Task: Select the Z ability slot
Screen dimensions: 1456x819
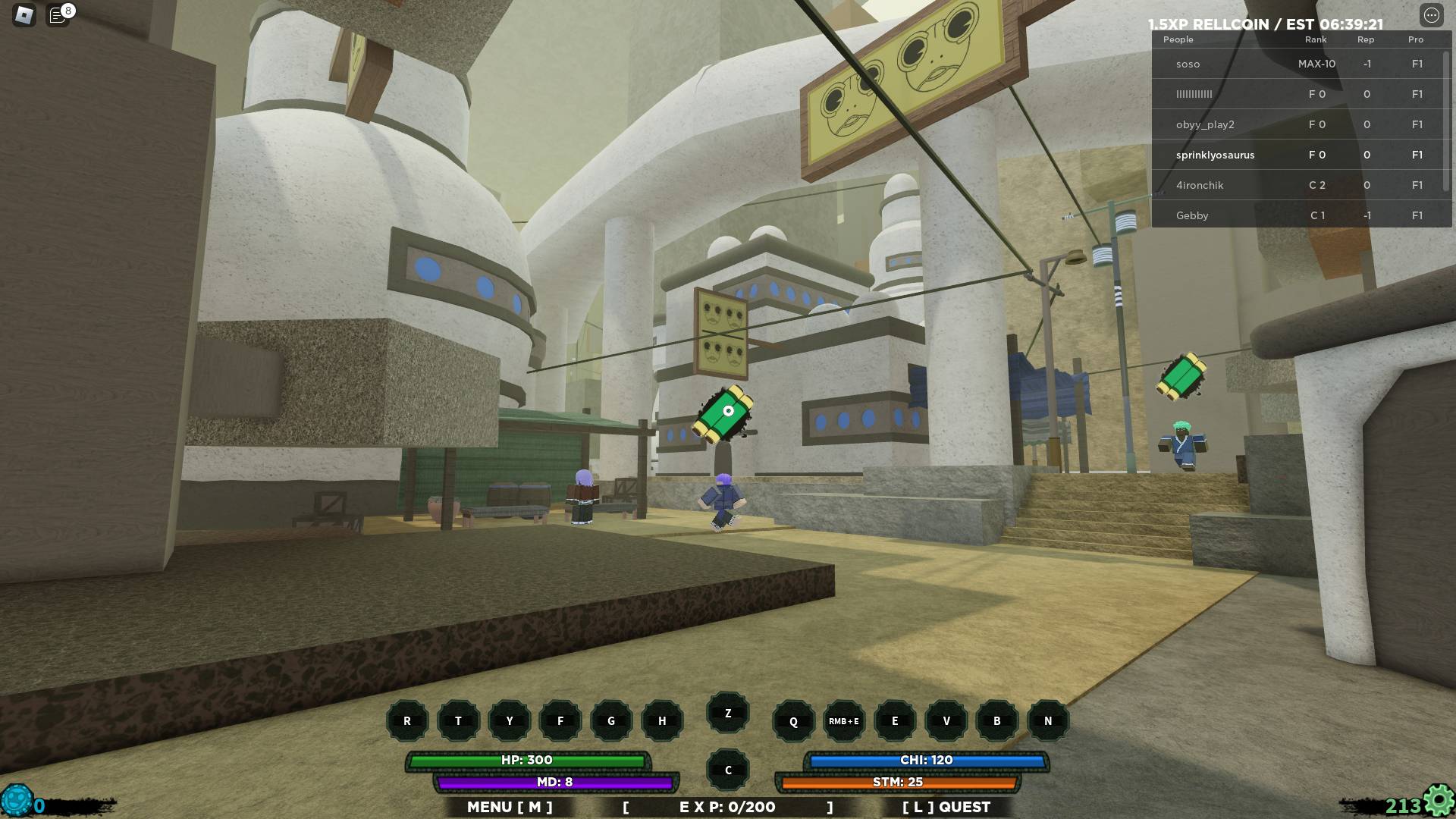Action: [727, 712]
